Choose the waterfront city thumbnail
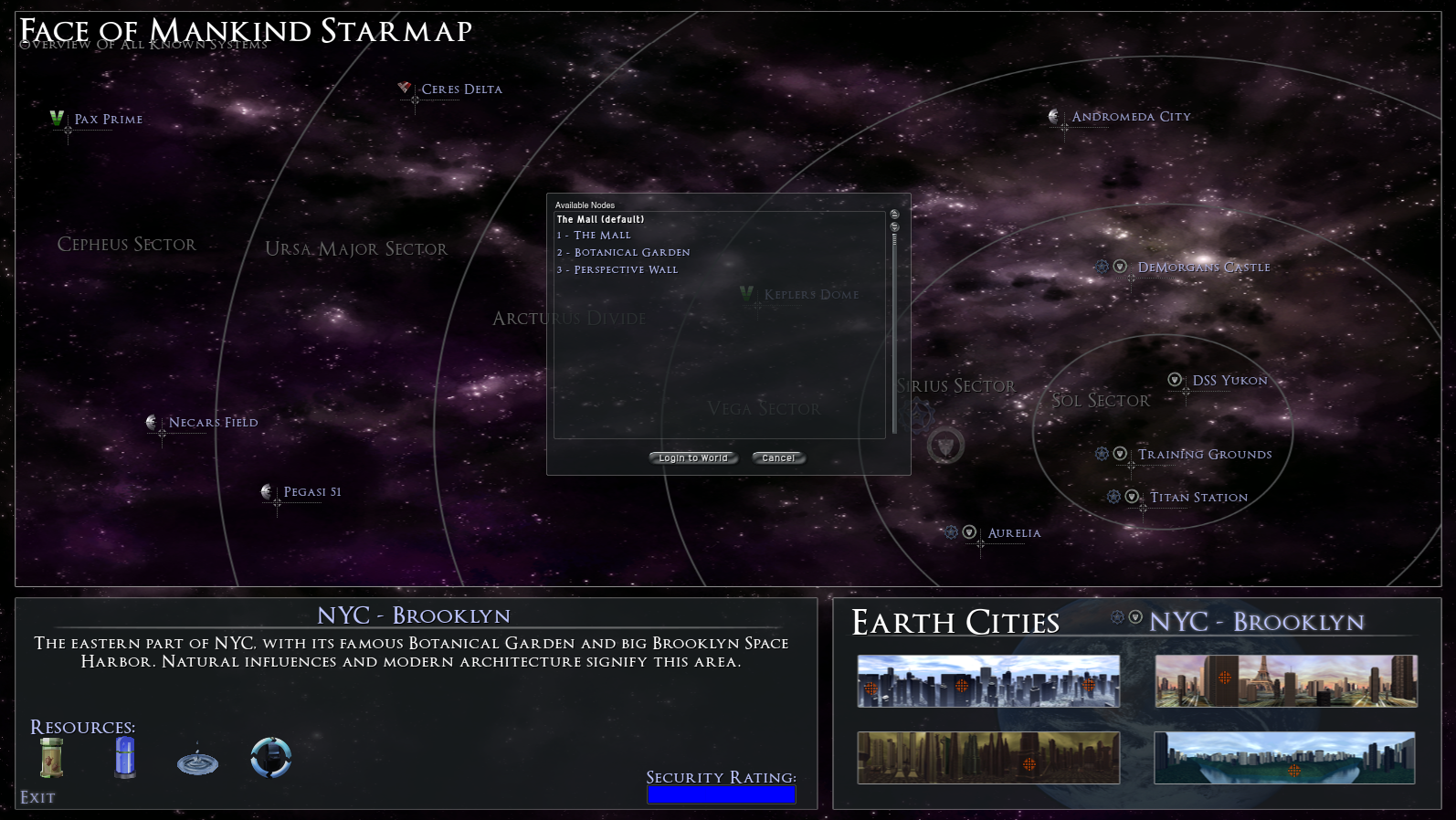 pos(1284,758)
